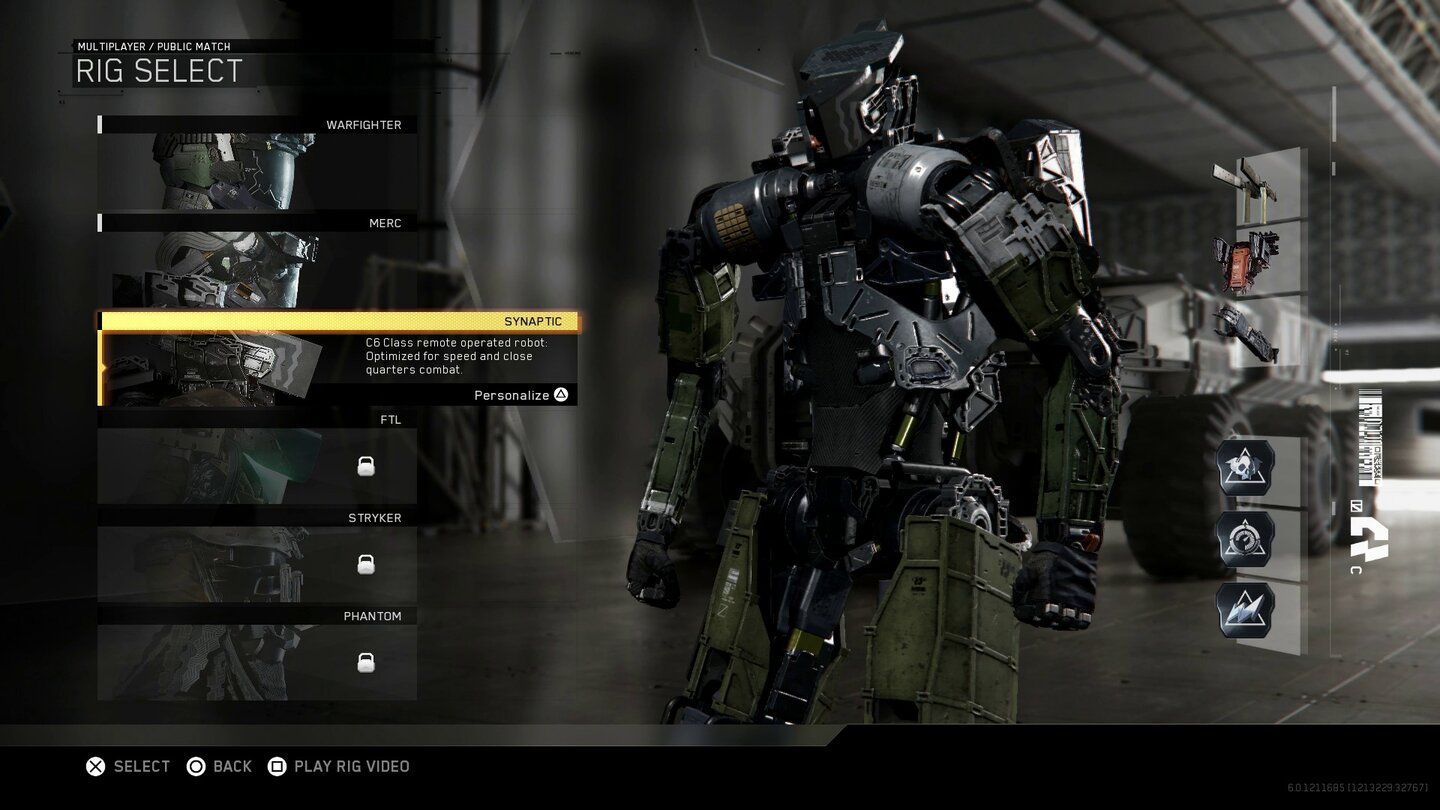
Task: Choose the Merc rig
Action: tap(257, 261)
